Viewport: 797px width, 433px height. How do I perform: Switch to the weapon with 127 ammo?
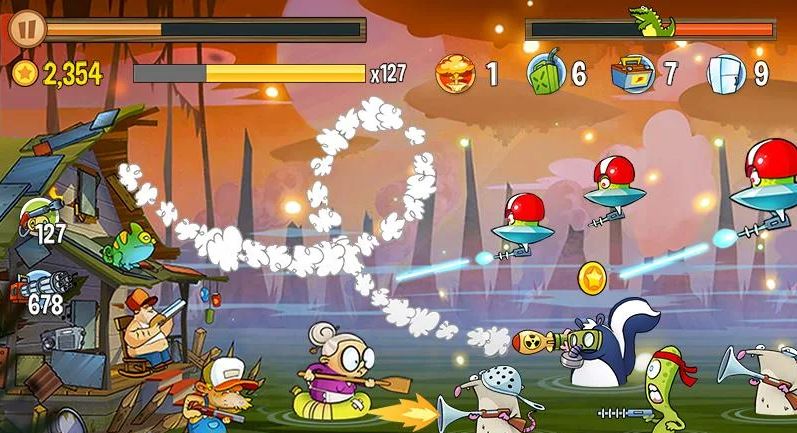(38, 216)
